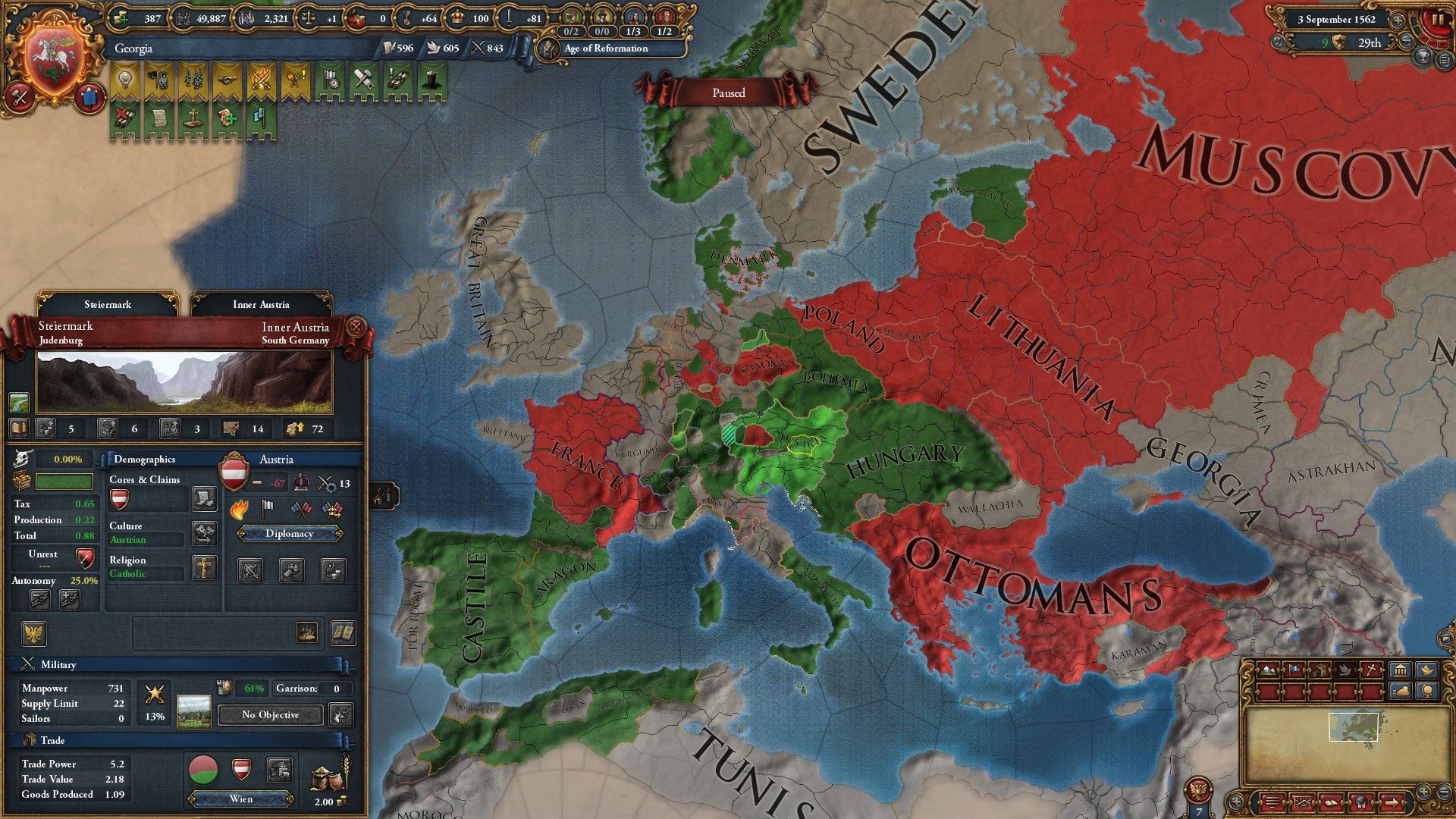This screenshot has width=1456, height=819.
Task: Open the ledger chart icon near the minimap
Action: click(x=1302, y=802)
